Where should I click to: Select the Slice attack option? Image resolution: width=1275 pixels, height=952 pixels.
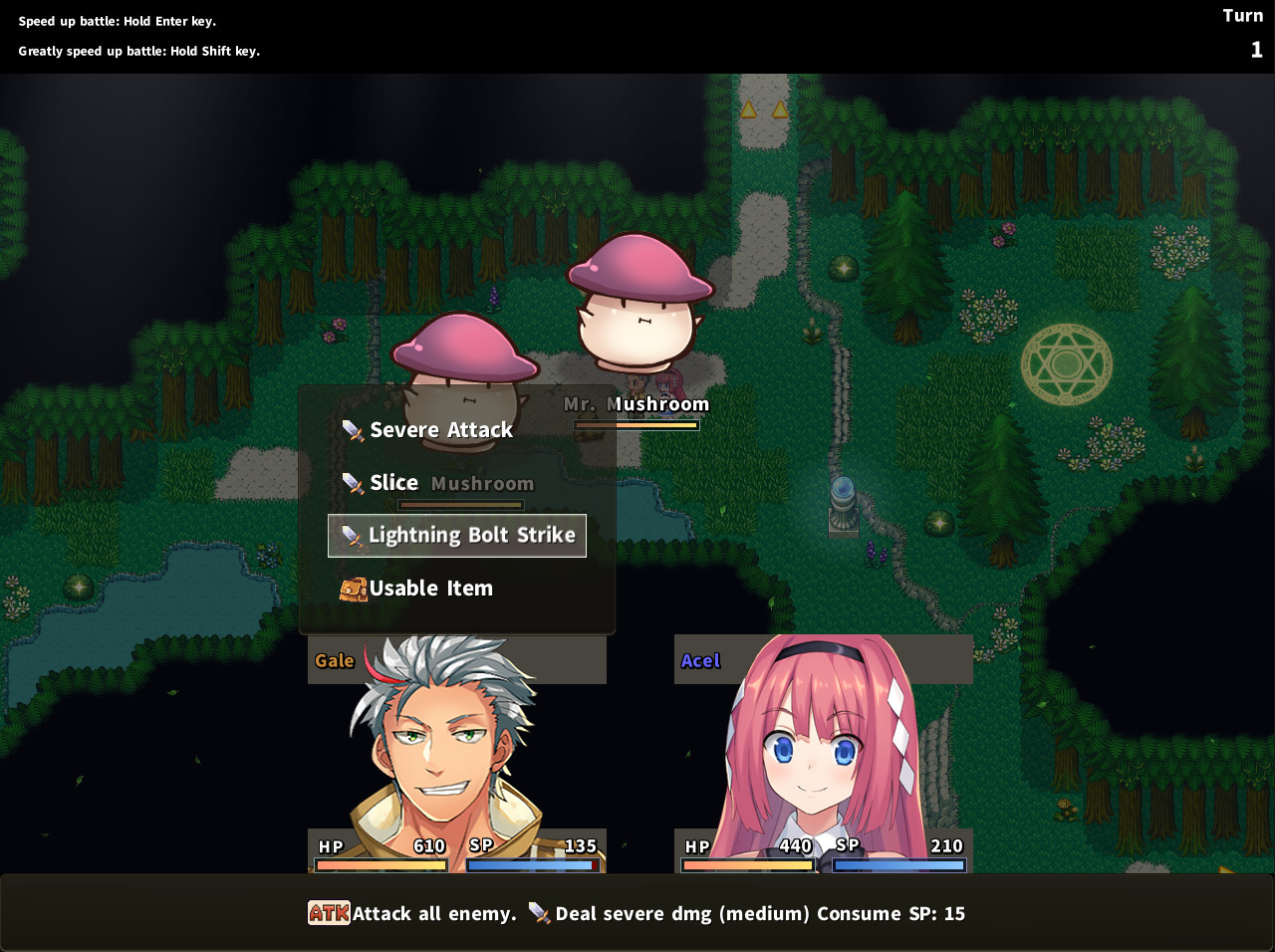click(394, 482)
